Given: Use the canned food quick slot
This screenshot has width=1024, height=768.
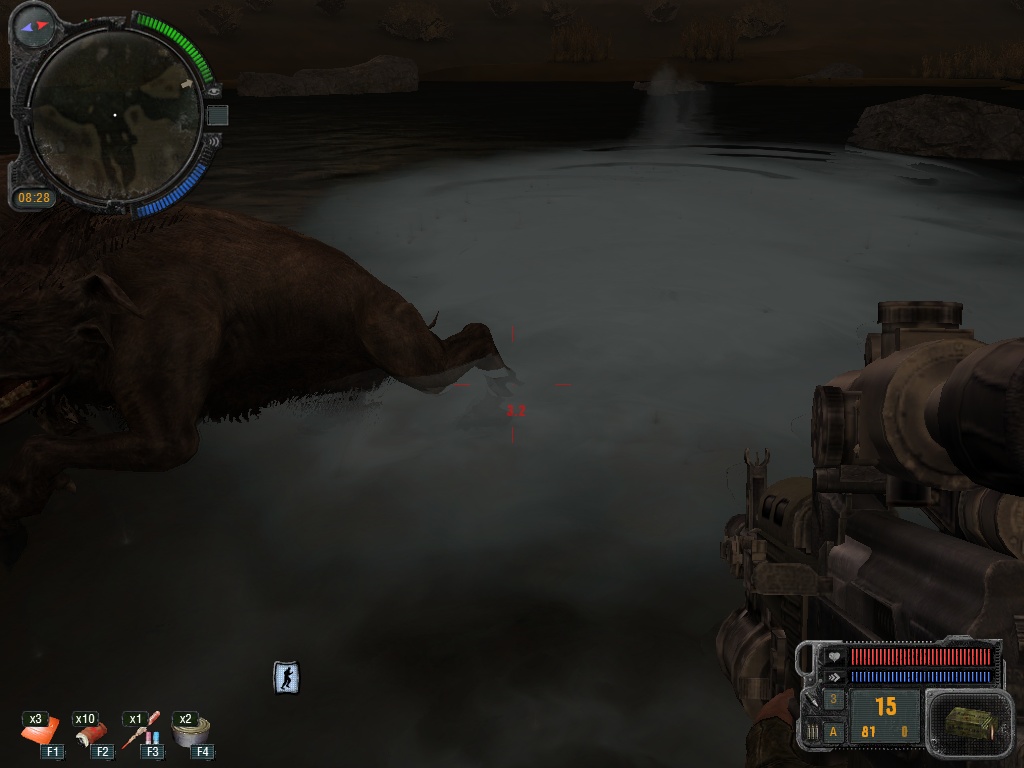Looking at the screenshot, I should tap(190, 733).
